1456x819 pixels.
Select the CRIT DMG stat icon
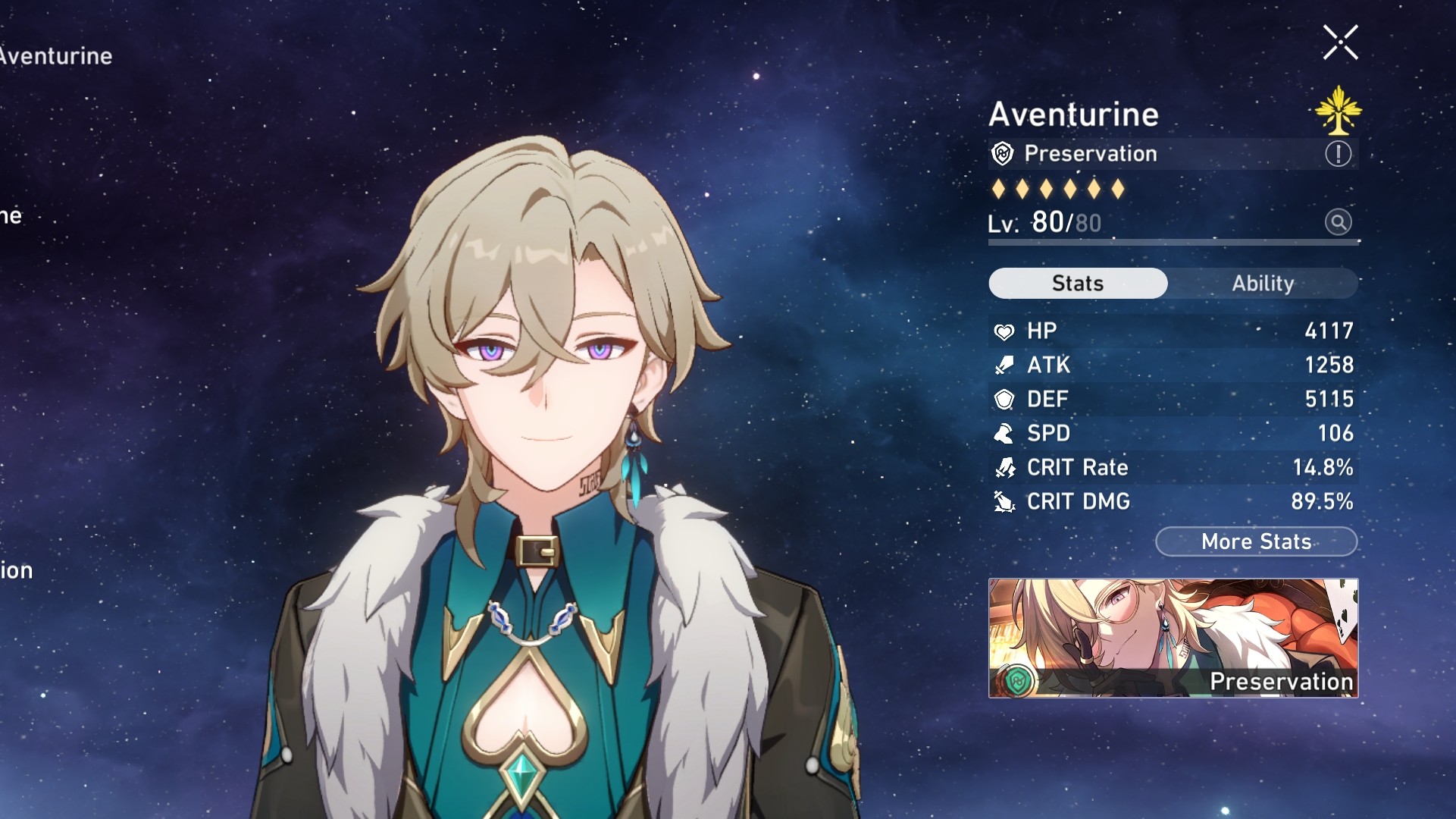(x=1004, y=501)
